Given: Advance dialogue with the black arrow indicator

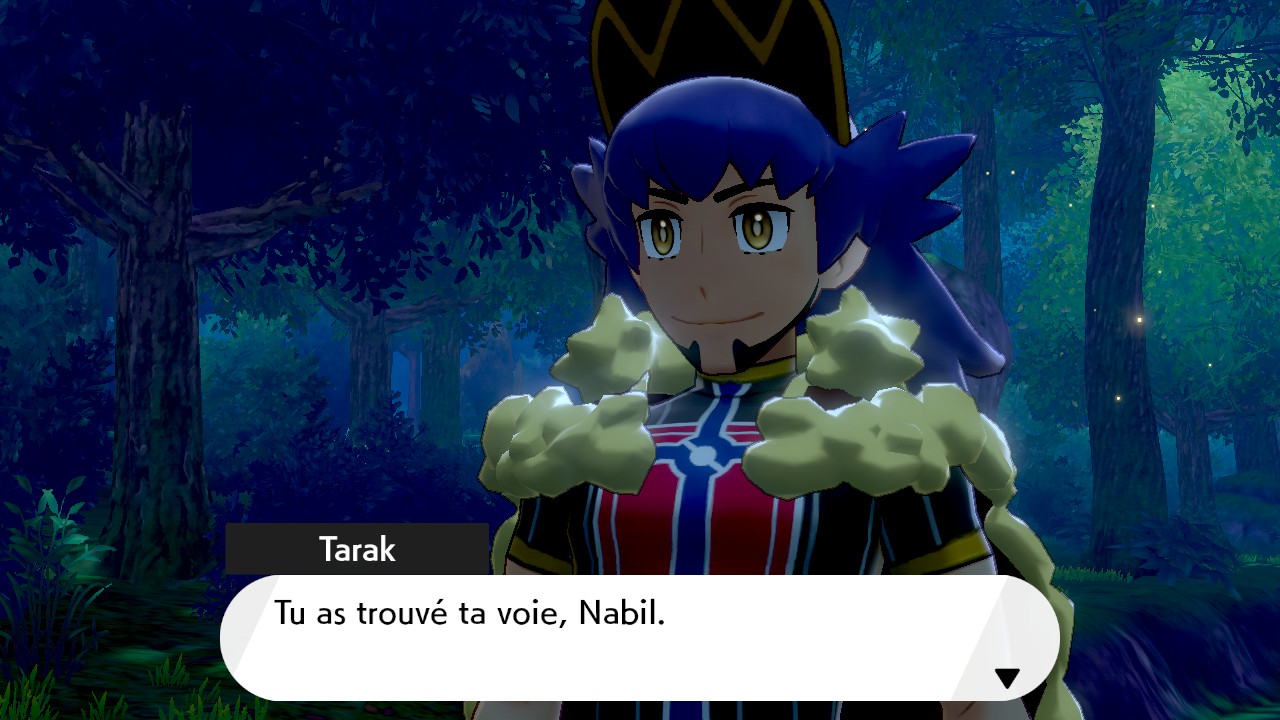Looking at the screenshot, I should (x=1007, y=678).
